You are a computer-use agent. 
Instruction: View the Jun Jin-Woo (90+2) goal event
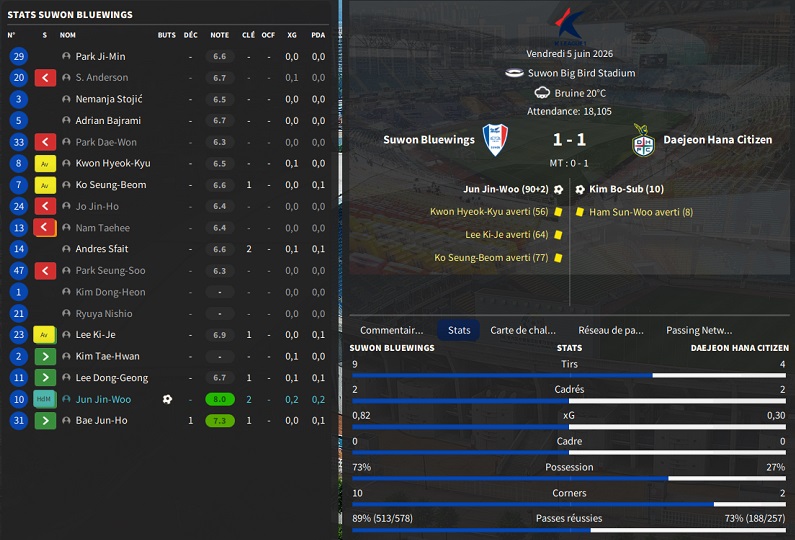click(506, 189)
